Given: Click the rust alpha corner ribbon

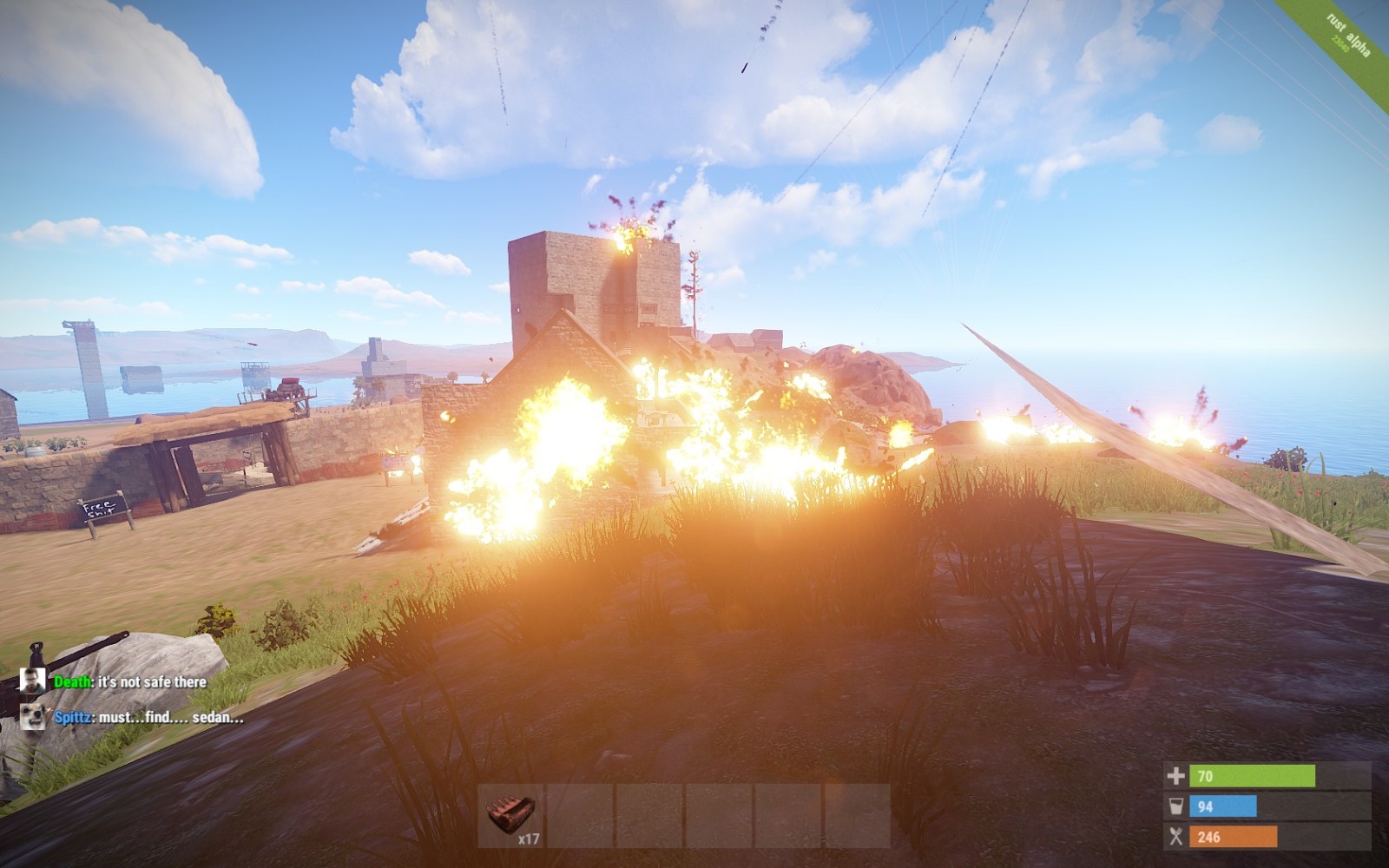Looking at the screenshot, I should click(x=1348, y=36).
